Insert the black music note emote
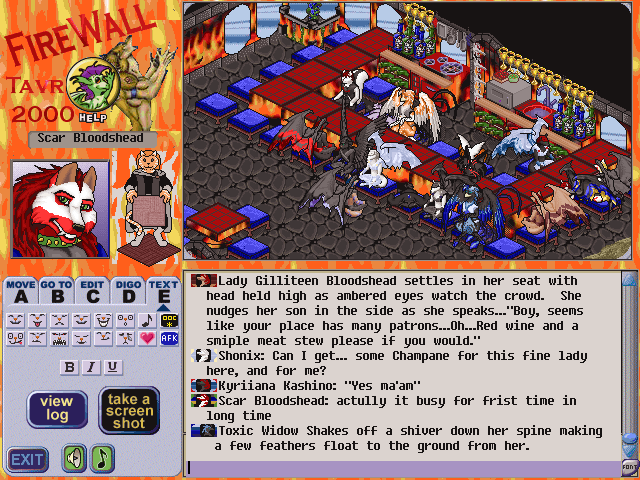This screenshot has height=480, width=640. (146, 320)
